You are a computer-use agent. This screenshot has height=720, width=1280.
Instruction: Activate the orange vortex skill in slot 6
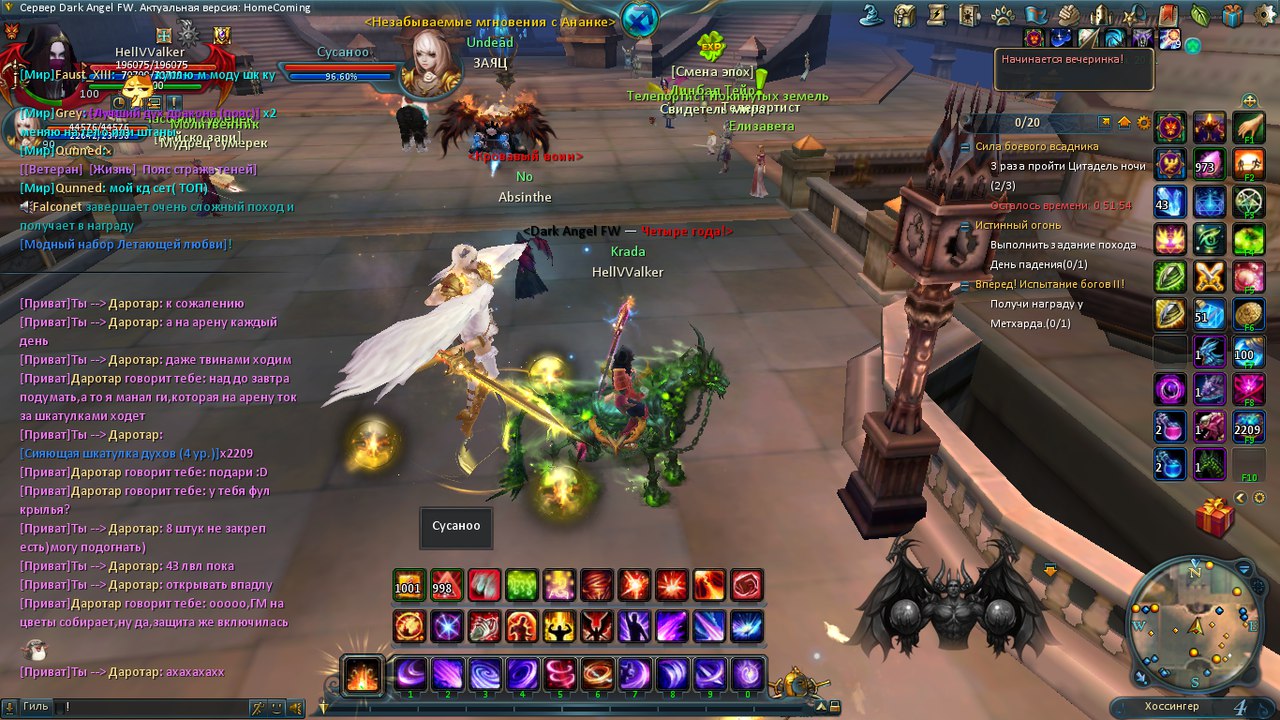pyautogui.click(x=598, y=674)
